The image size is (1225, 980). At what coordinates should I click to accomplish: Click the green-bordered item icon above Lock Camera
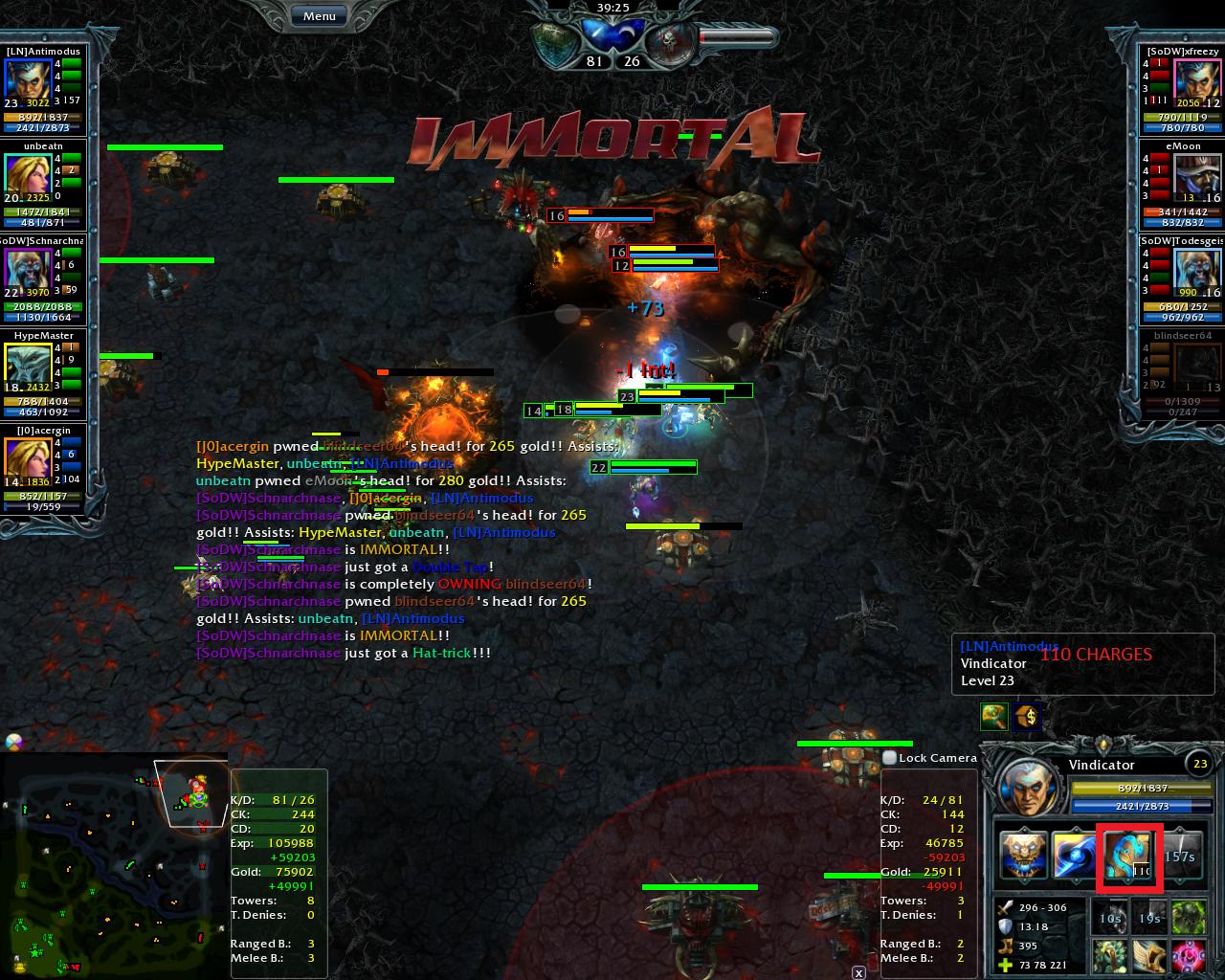click(x=994, y=716)
